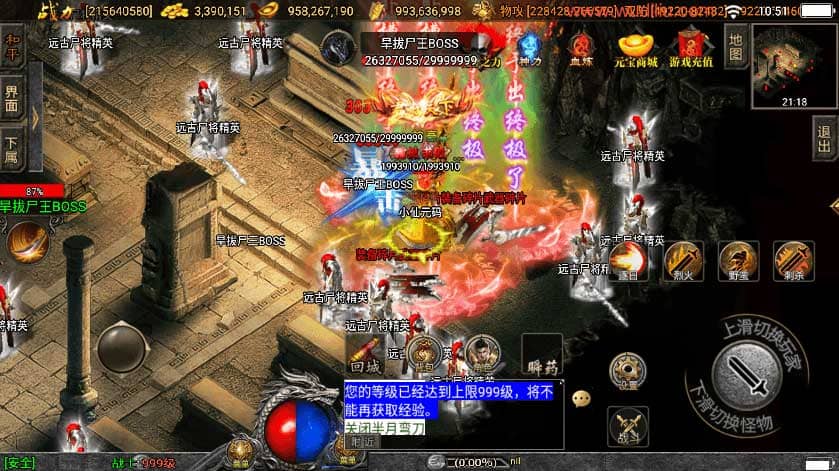
Task: Use the 回城 return scroll
Action: [365, 353]
